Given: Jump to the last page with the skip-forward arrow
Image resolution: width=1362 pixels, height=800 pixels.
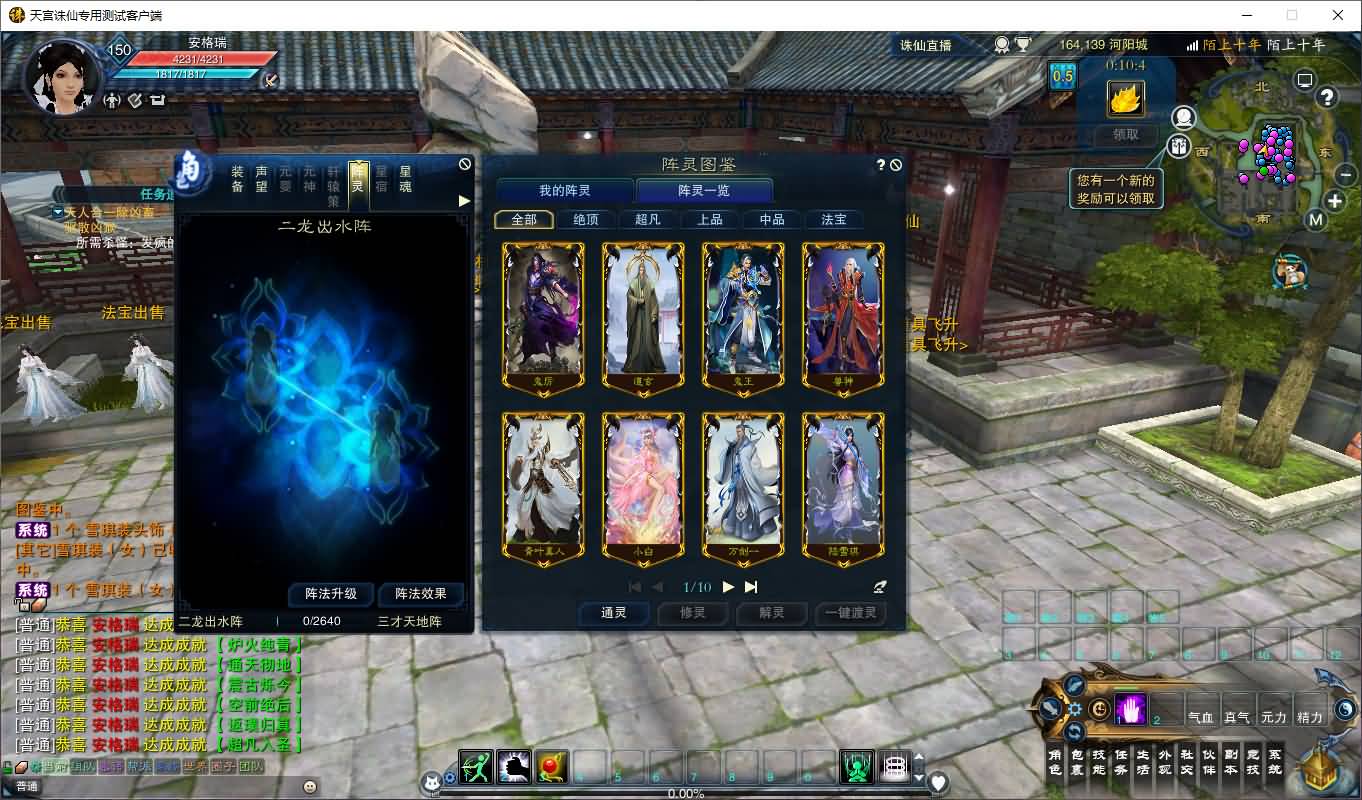Looking at the screenshot, I should 750,588.
